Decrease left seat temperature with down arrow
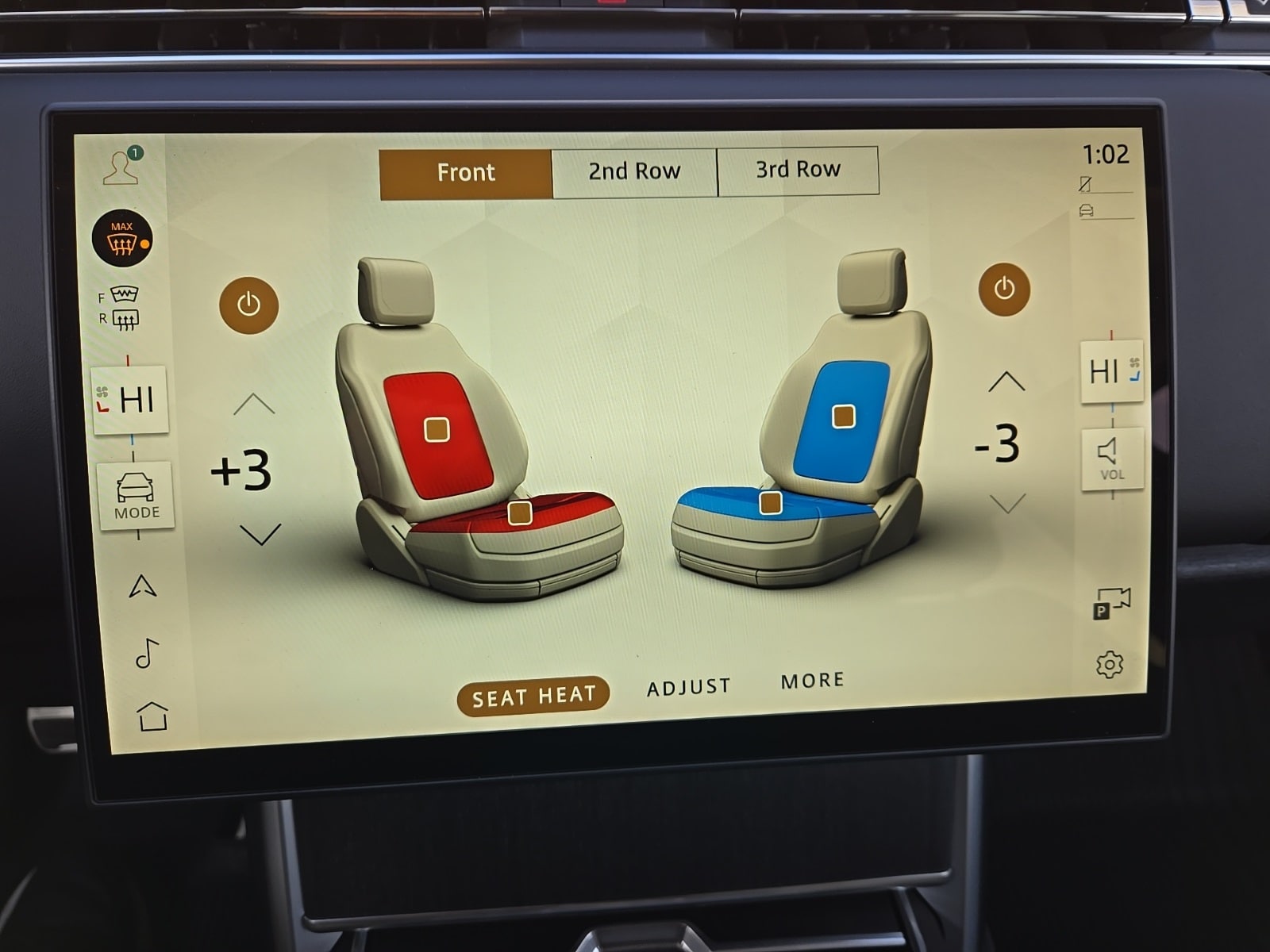This screenshot has width=1270, height=952. [x=260, y=534]
